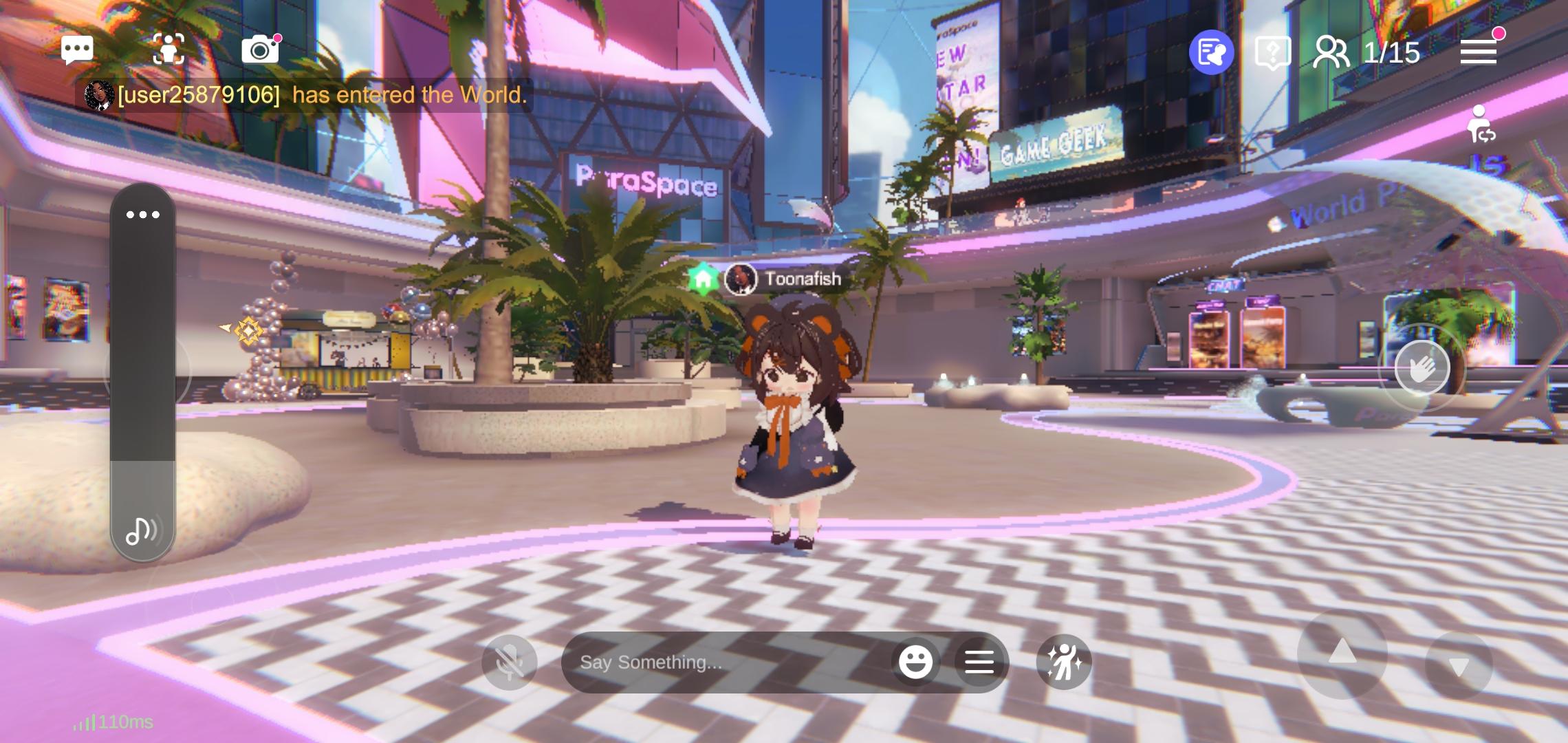Open the chat messages panel
Screen dimensions: 1568x743
pyautogui.click(x=78, y=50)
